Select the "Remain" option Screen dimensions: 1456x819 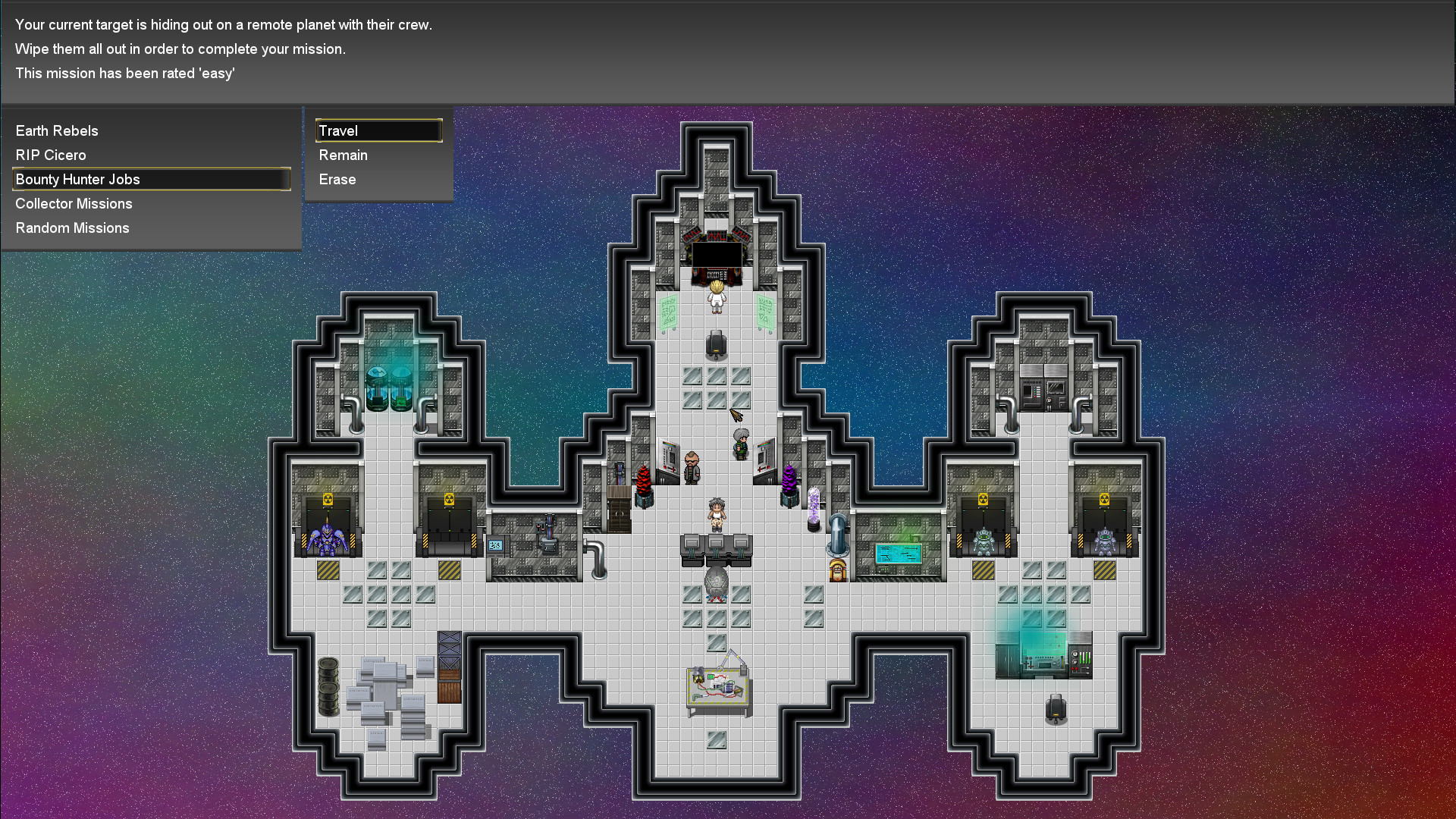[x=344, y=155]
